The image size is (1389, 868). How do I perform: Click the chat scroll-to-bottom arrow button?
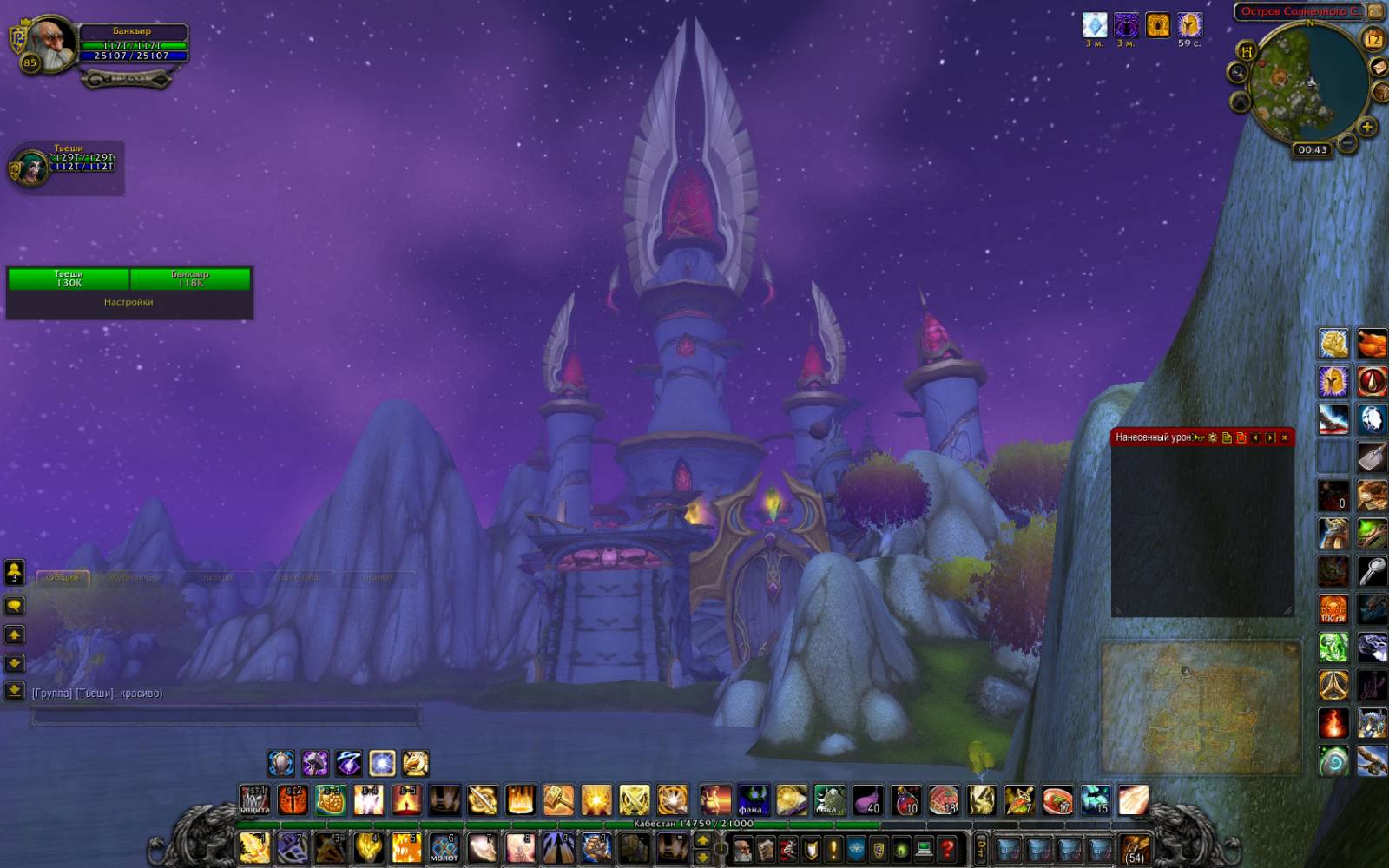pos(14,691)
